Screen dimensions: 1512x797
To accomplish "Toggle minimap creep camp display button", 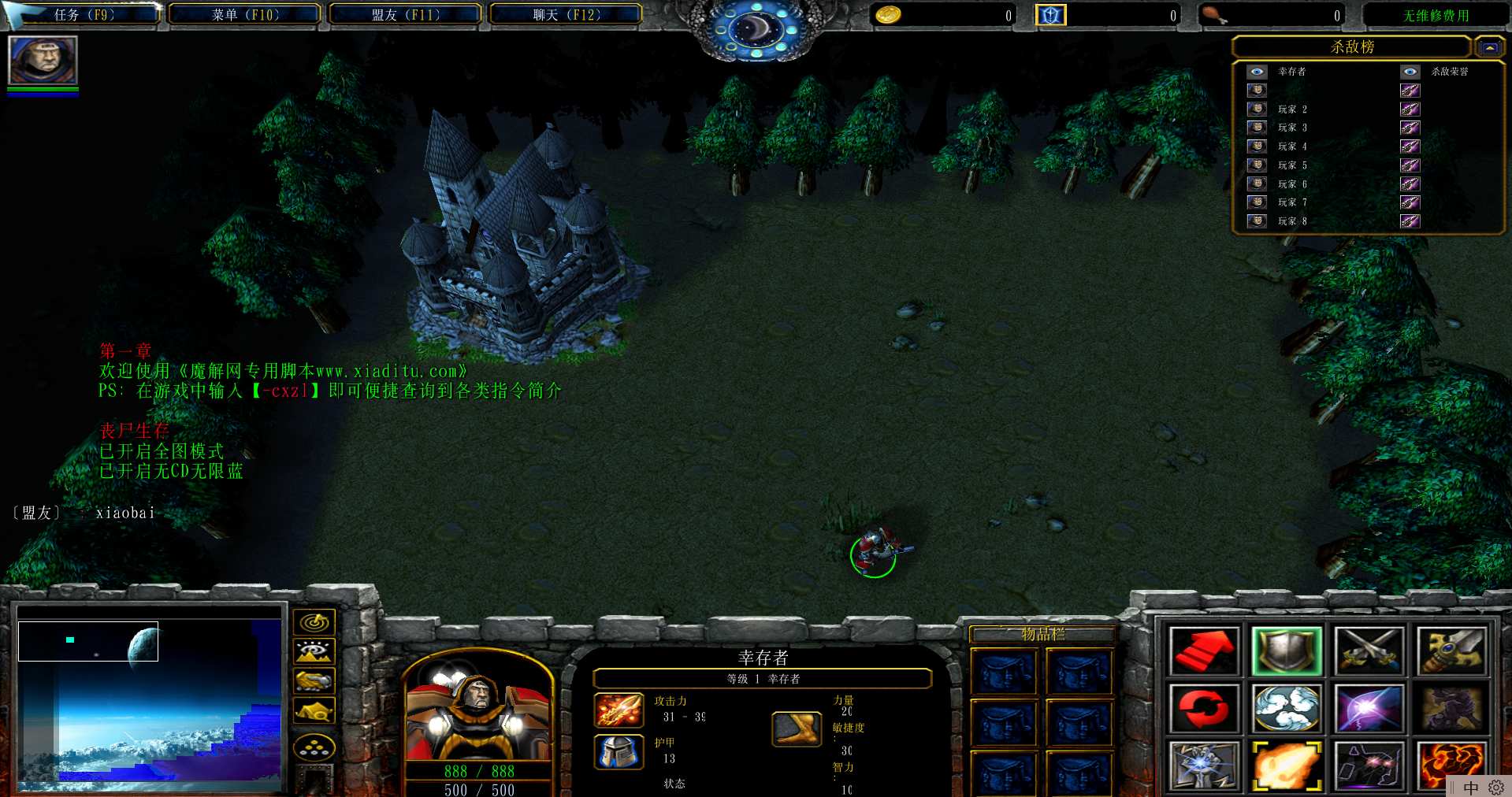I will click(x=314, y=711).
